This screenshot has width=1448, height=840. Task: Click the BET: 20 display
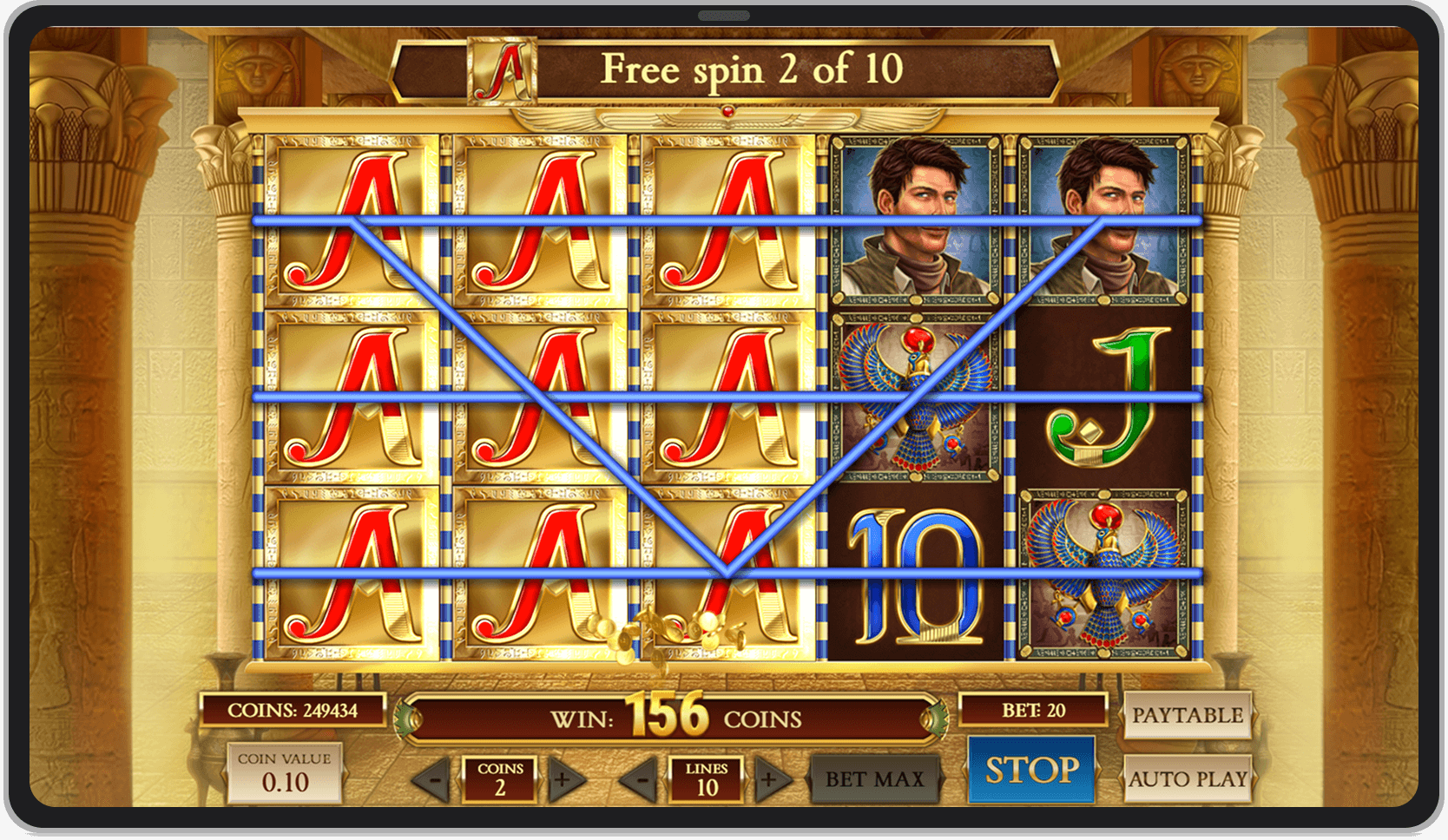1033,710
